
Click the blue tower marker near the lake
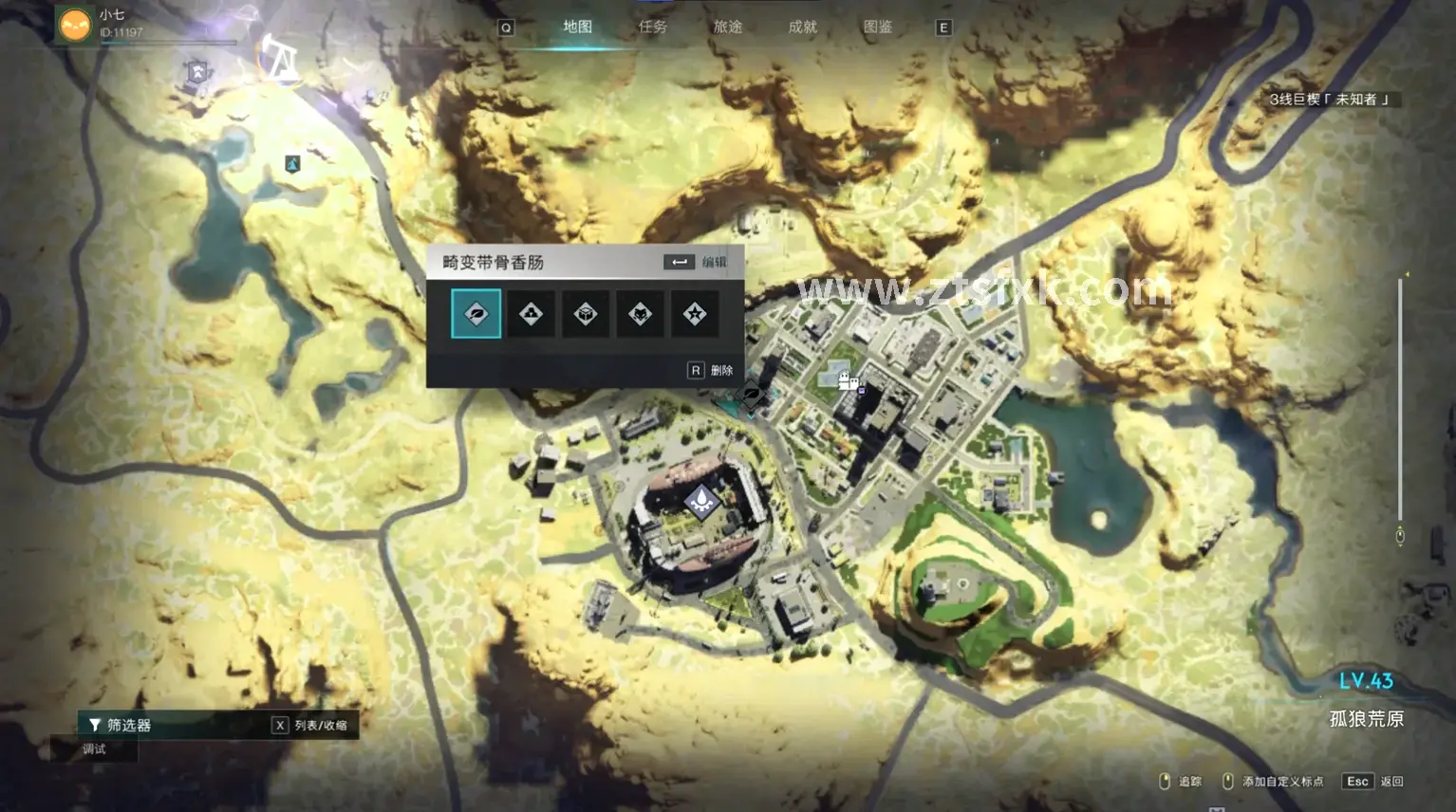tap(293, 164)
